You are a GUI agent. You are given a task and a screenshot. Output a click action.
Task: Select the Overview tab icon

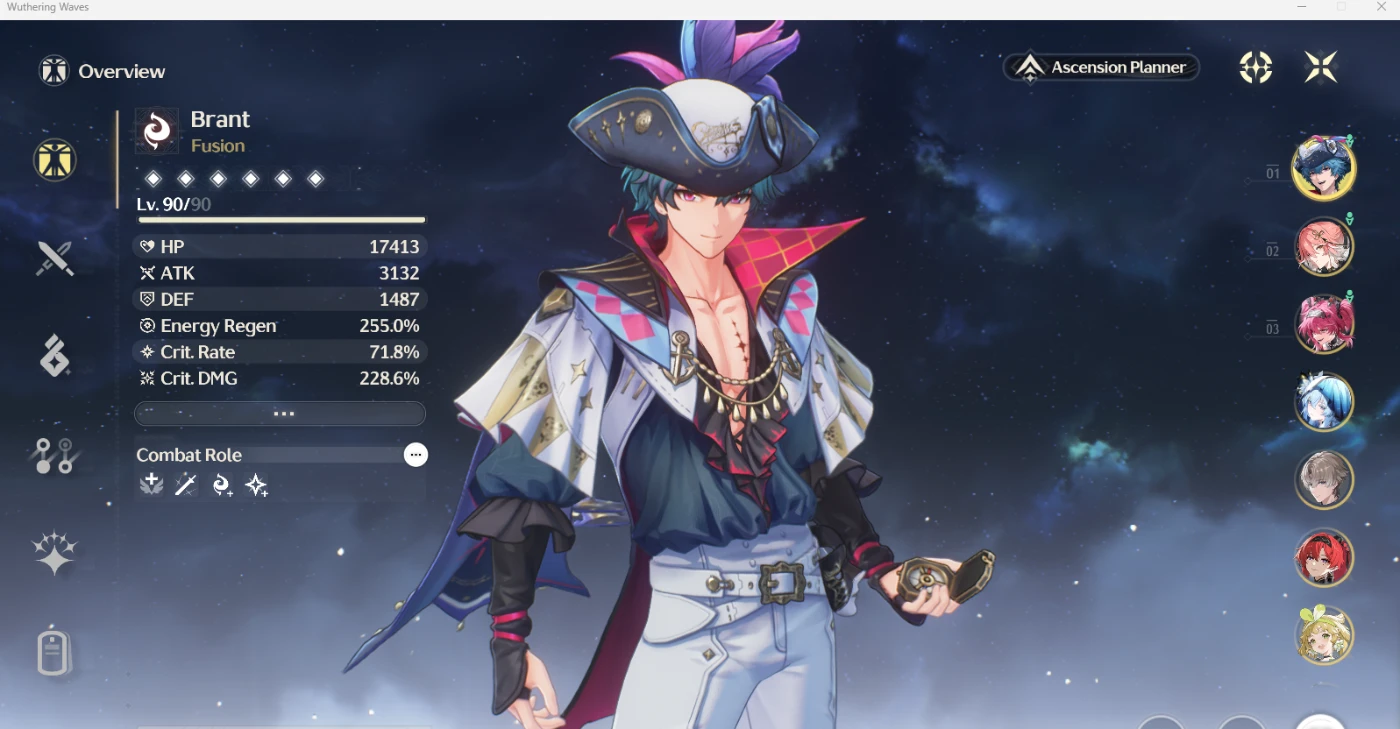tap(55, 160)
